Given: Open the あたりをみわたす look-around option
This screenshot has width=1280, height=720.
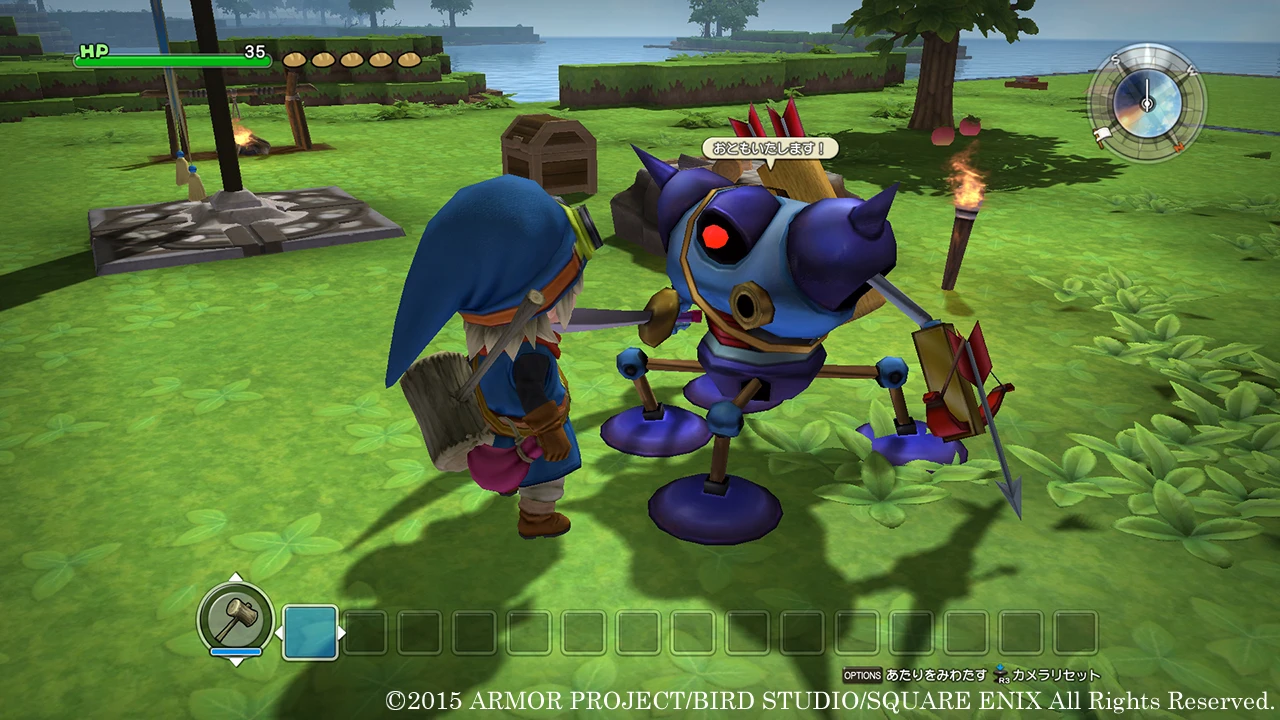Looking at the screenshot, I should [935, 673].
